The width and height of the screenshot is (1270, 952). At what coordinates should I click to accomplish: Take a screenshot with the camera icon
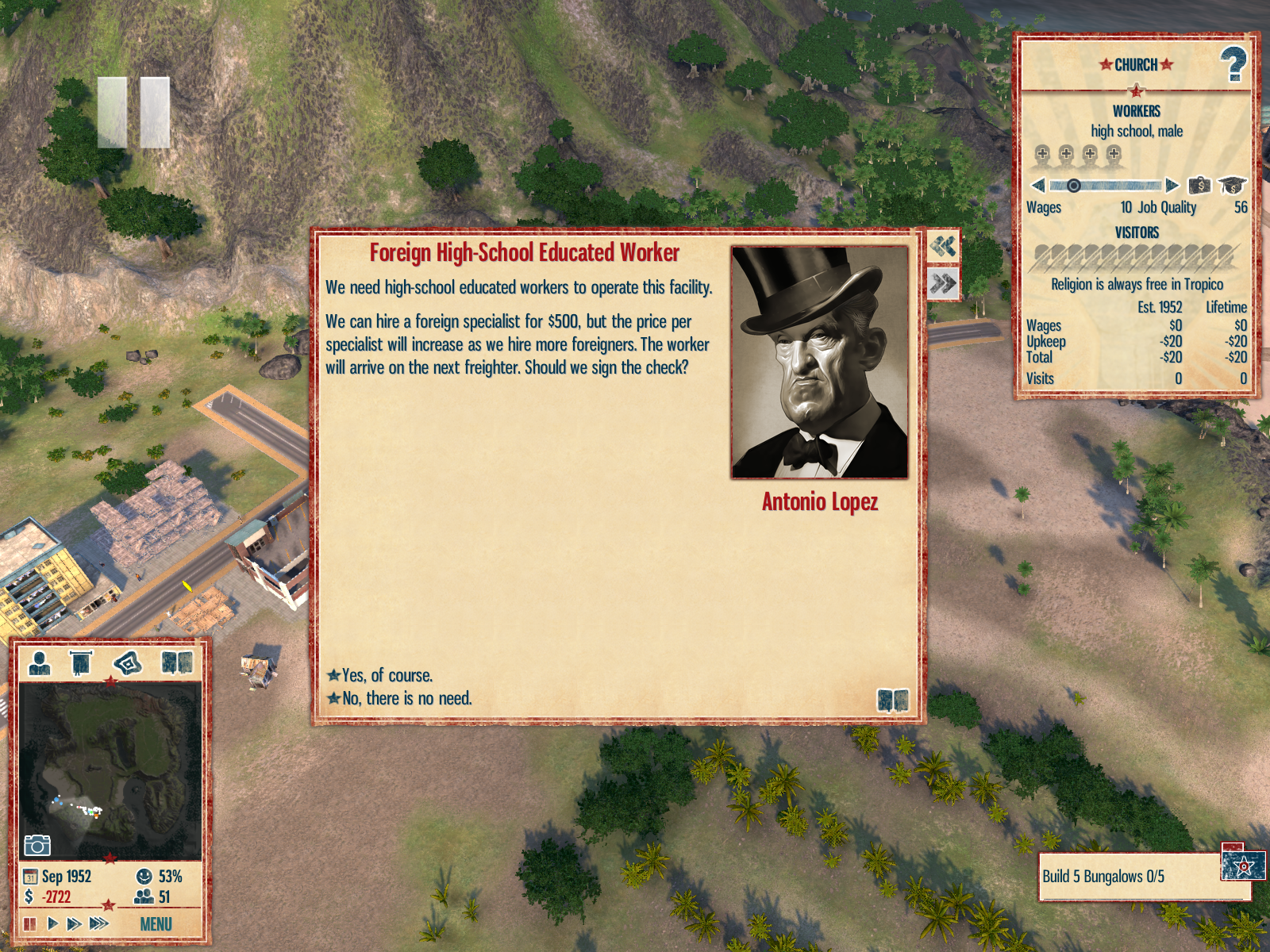(x=37, y=845)
